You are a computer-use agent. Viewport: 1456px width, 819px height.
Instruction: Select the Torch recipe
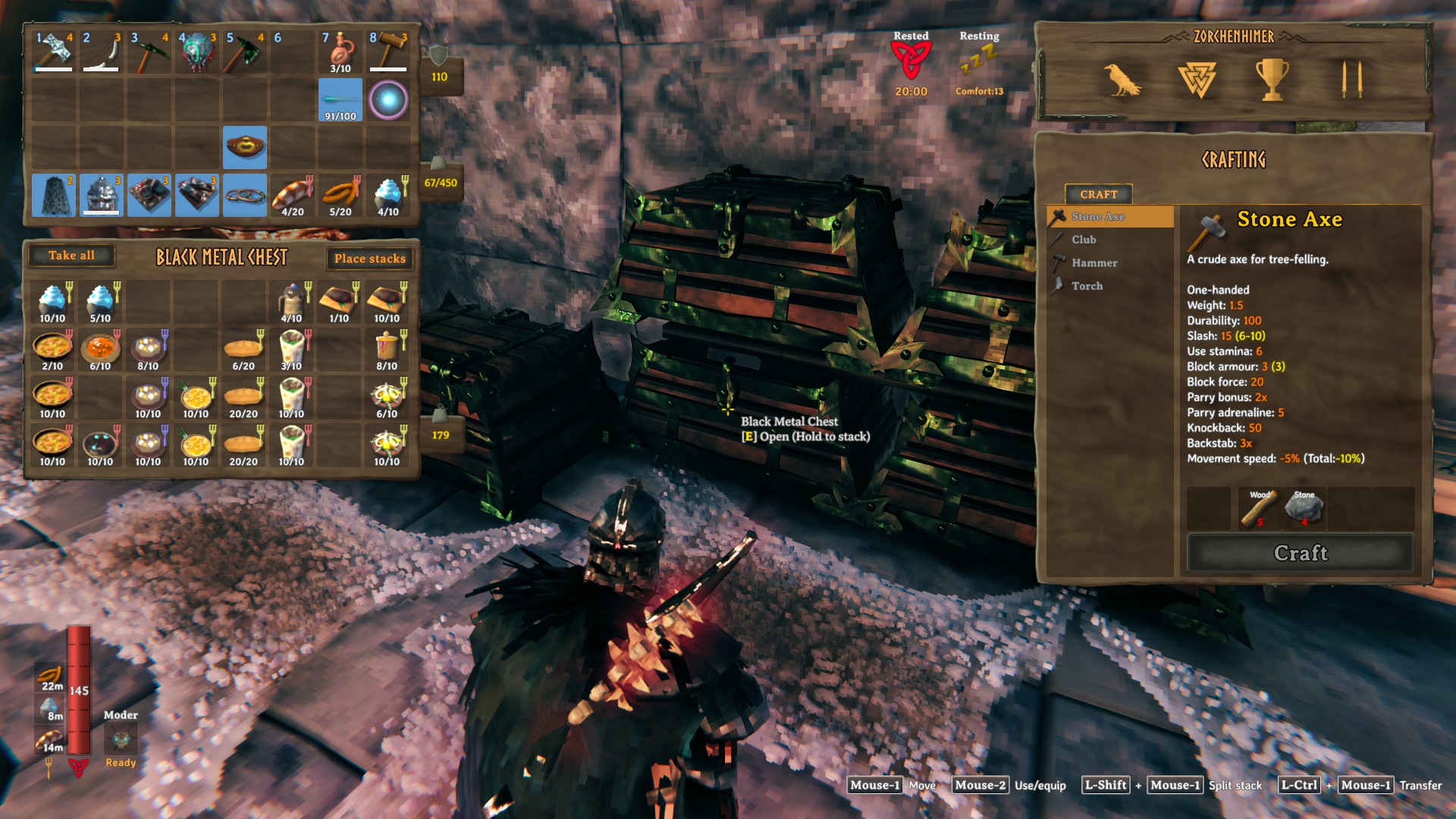pyautogui.click(x=1087, y=286)
